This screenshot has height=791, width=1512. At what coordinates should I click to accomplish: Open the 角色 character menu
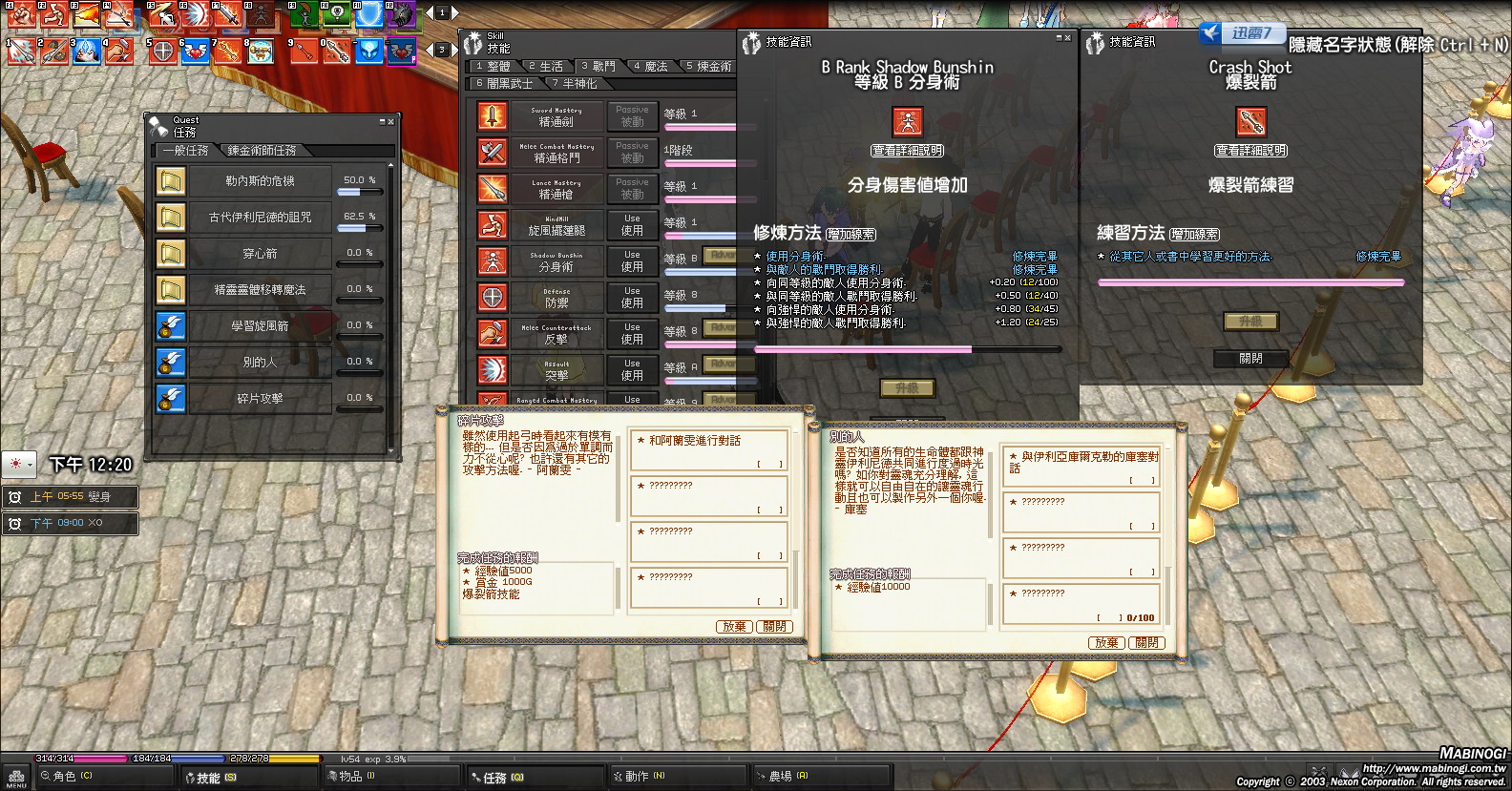pyautogui.click(x=67, y=777)
